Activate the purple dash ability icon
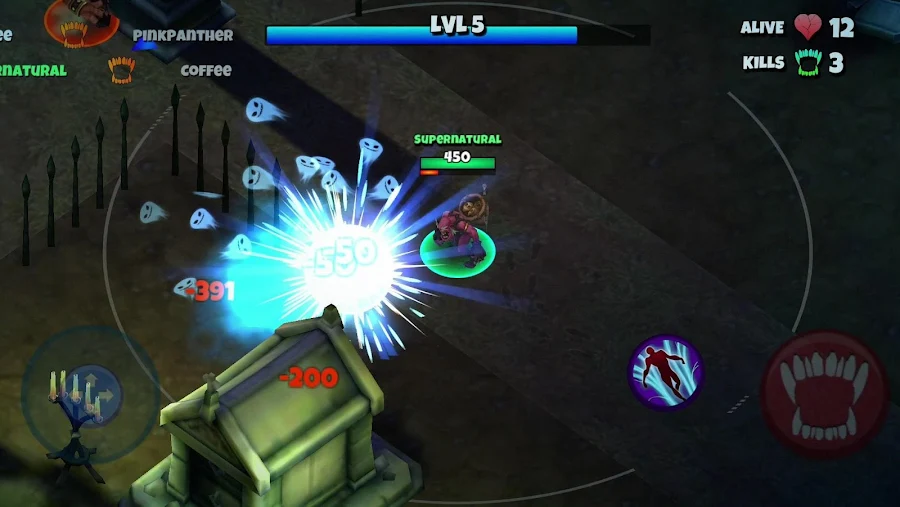Viewport: 900px width, 507px height. pyautogui.click(x=666, y=372)
